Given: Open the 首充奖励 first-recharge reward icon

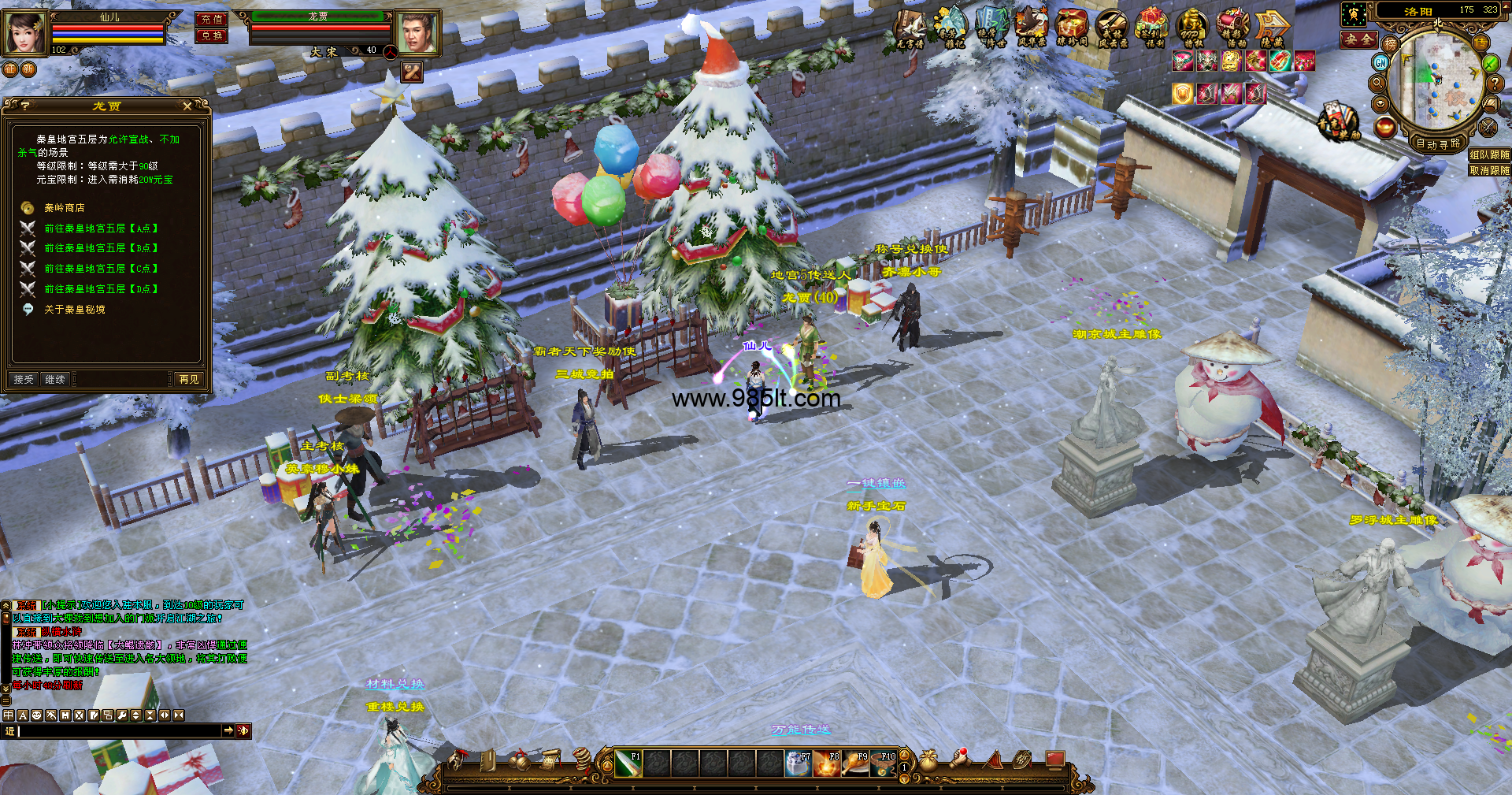Looking at the screenshot, I should [x=1338, y=122].
